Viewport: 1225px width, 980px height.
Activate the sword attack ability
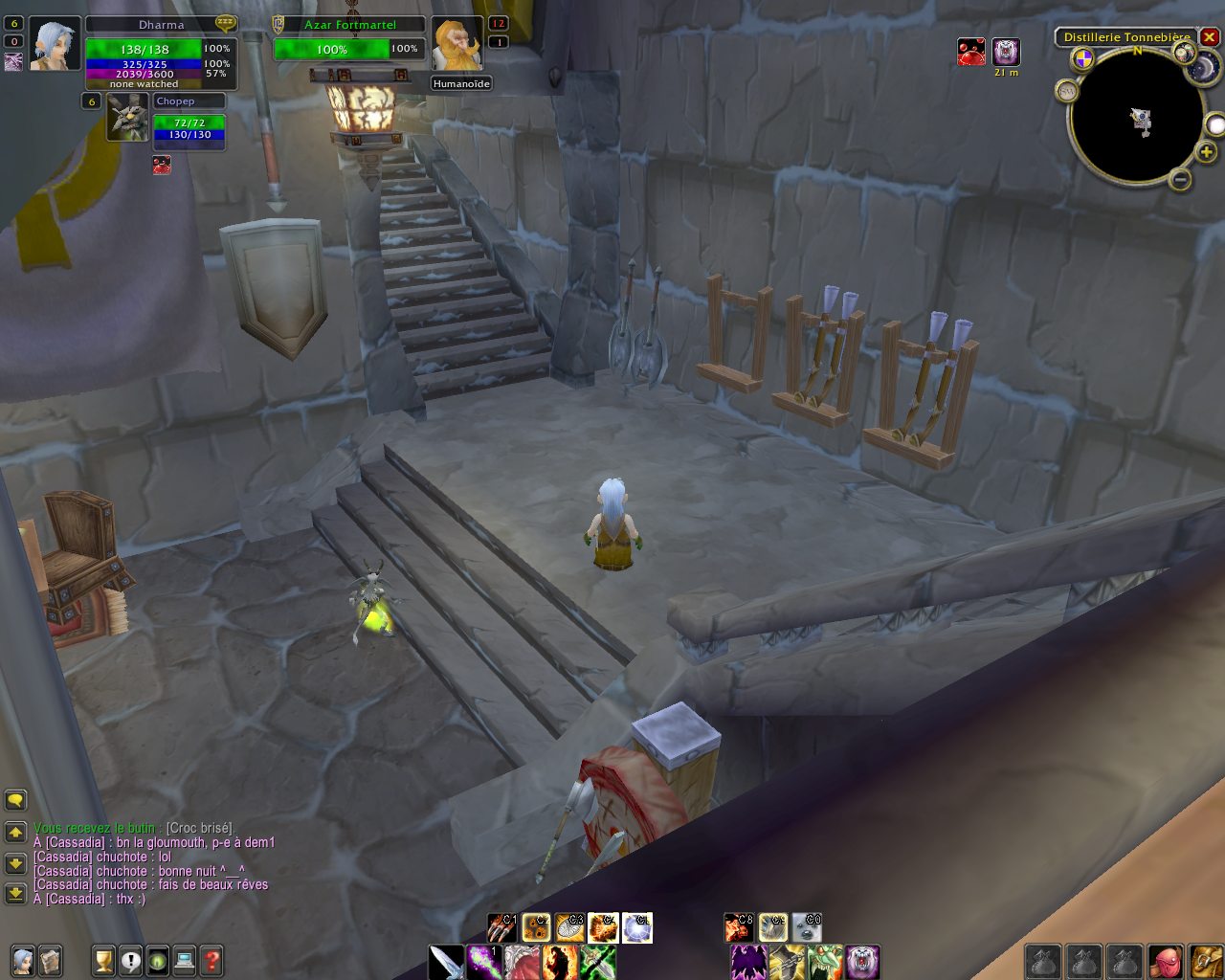point(446,962)
